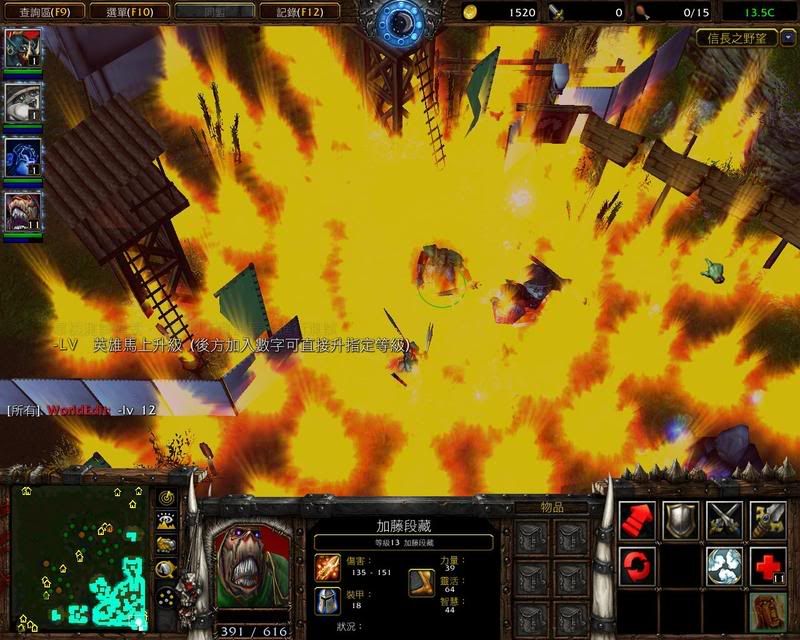Activate the red circular arrows Patrol command

pyautogui.click(x=636, y=566)
